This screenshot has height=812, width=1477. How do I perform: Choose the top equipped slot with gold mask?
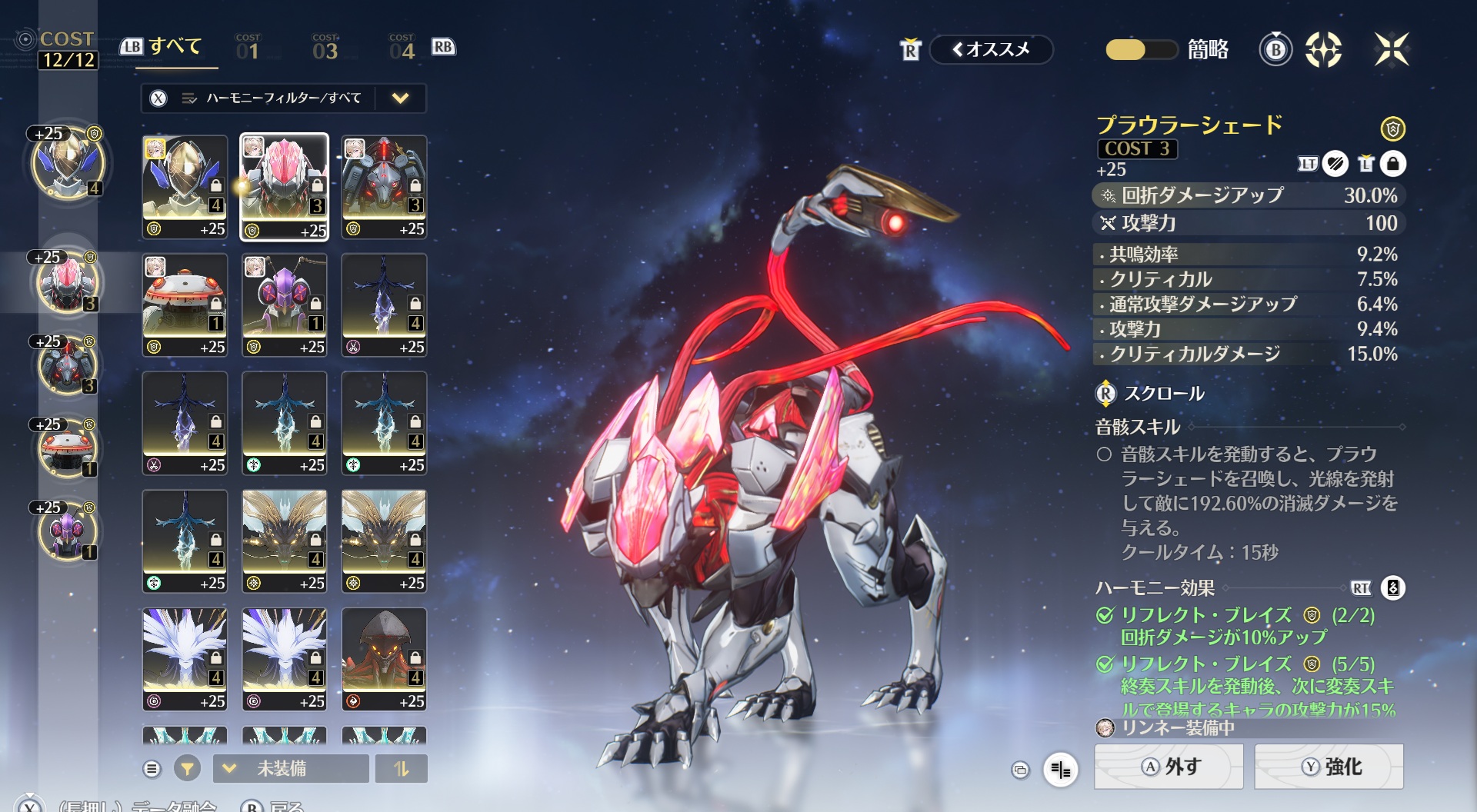[x=68, y=164]
